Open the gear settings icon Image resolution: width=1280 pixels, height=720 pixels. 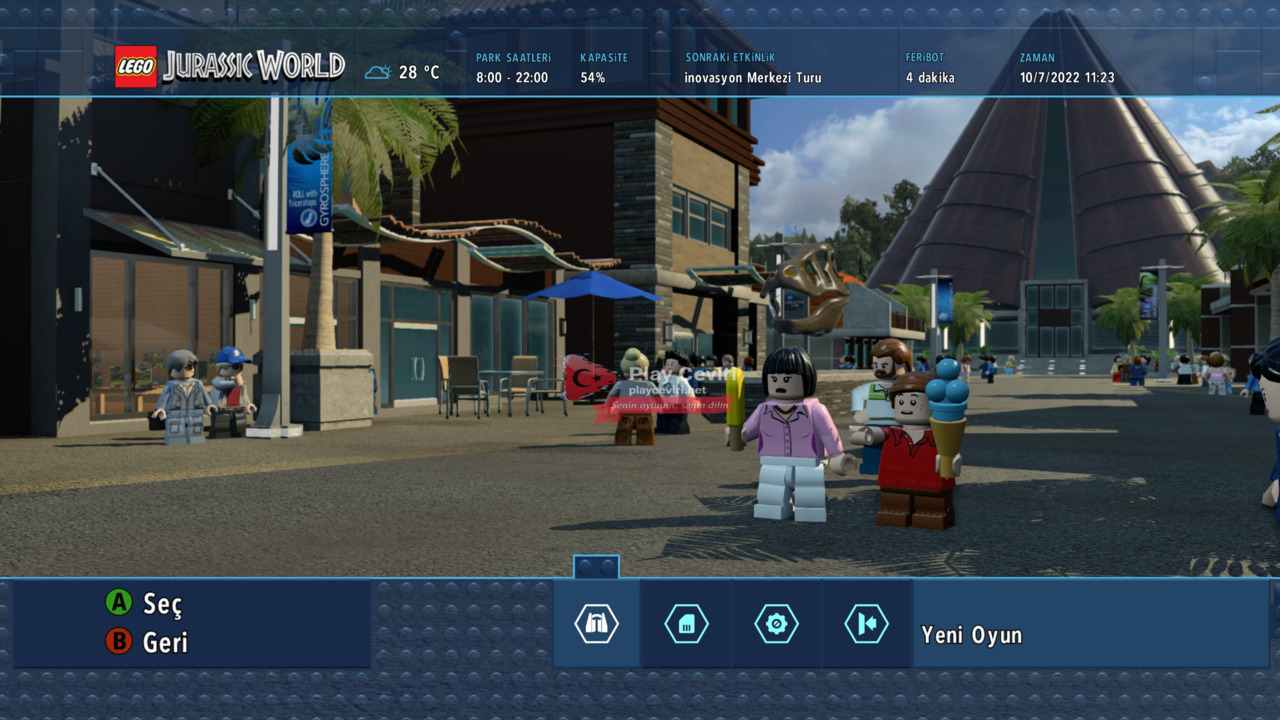click(776, 624)
